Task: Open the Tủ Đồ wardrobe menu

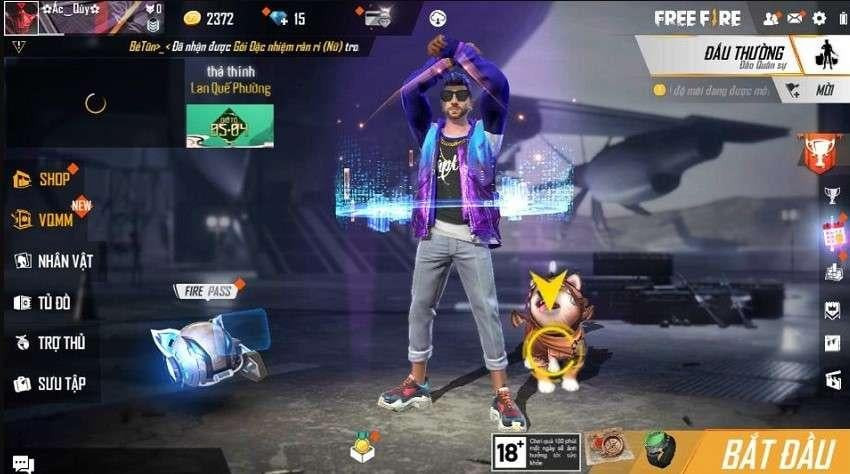Action: click(48, 302)
